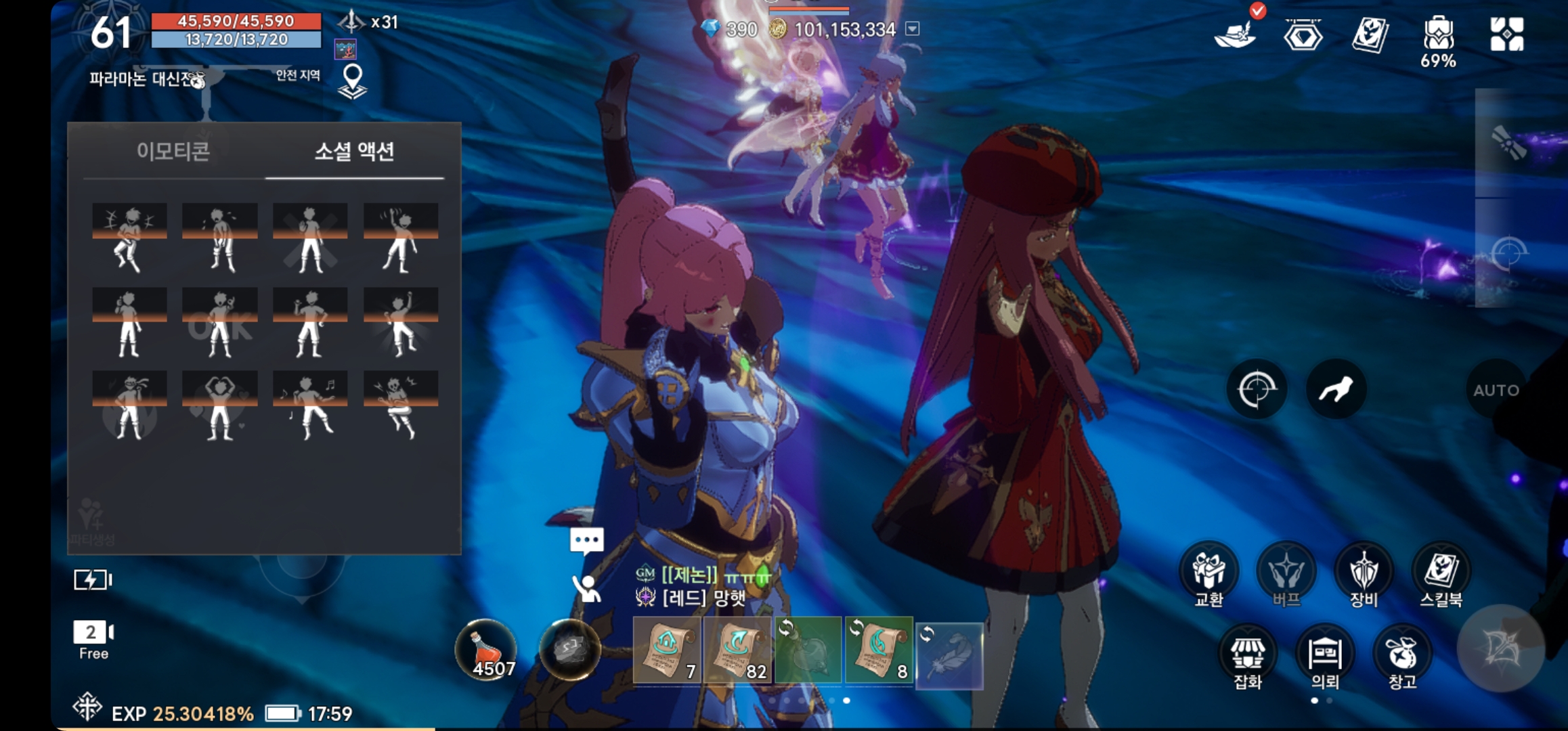
Task: Switch to the 이모티콘 tab
Action: coord(173,151)
